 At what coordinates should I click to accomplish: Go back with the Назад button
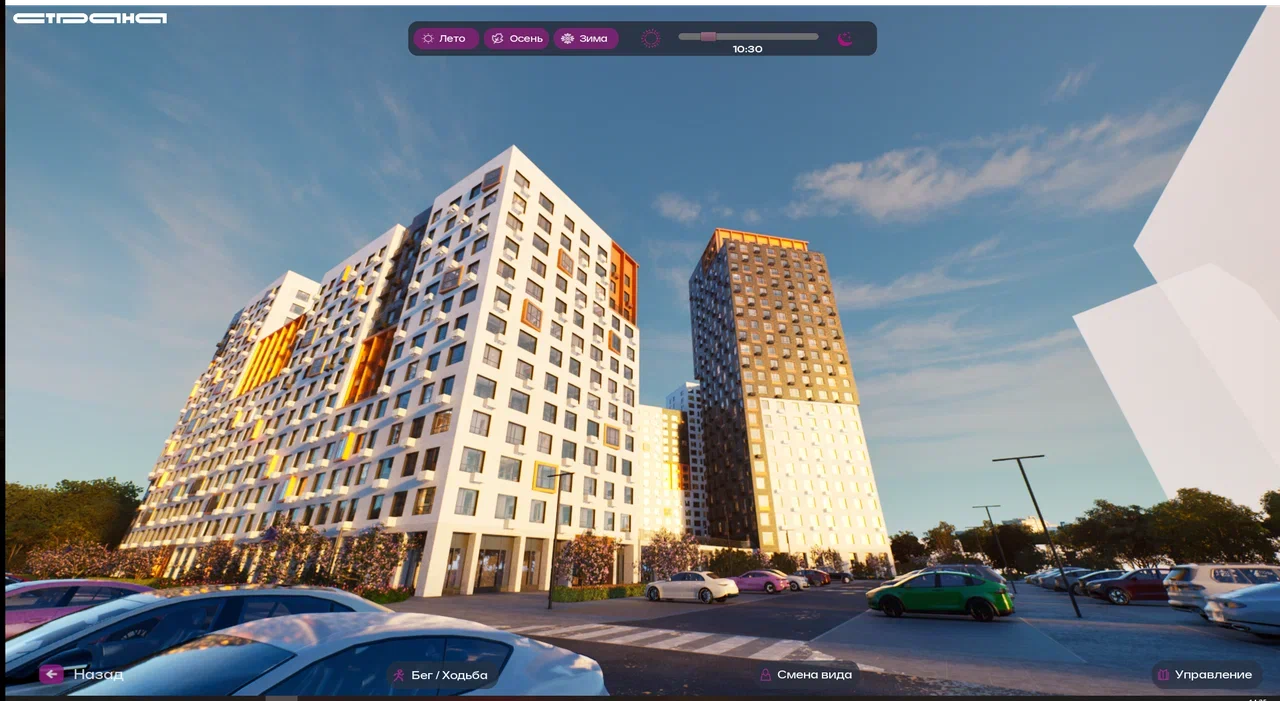pos(82,674)
